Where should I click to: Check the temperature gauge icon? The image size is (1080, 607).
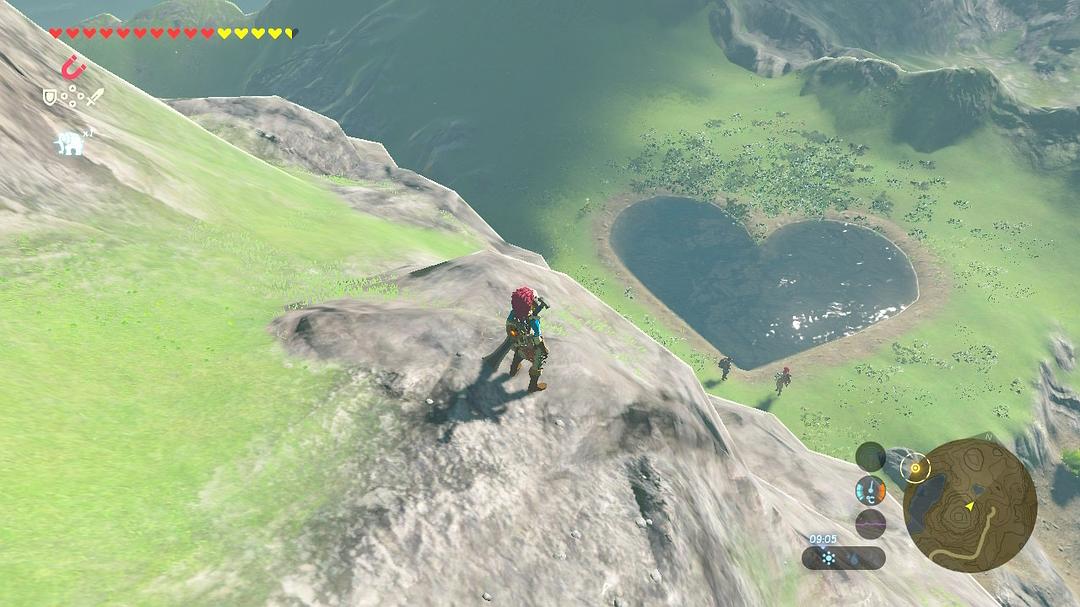pyautogui.click(x=870, y=490)
